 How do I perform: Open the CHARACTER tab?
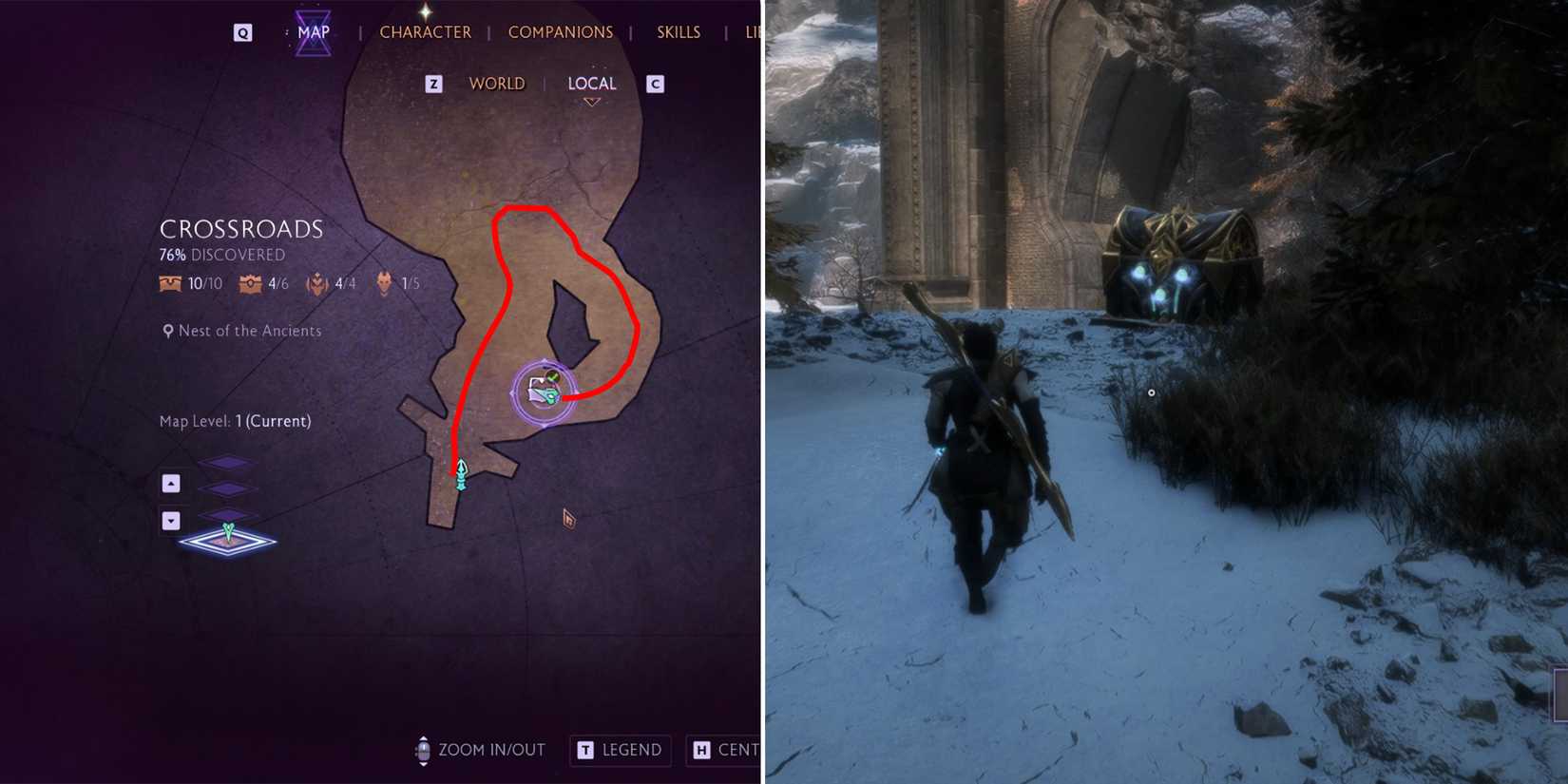pyautogui.click(x=425, y=31)
